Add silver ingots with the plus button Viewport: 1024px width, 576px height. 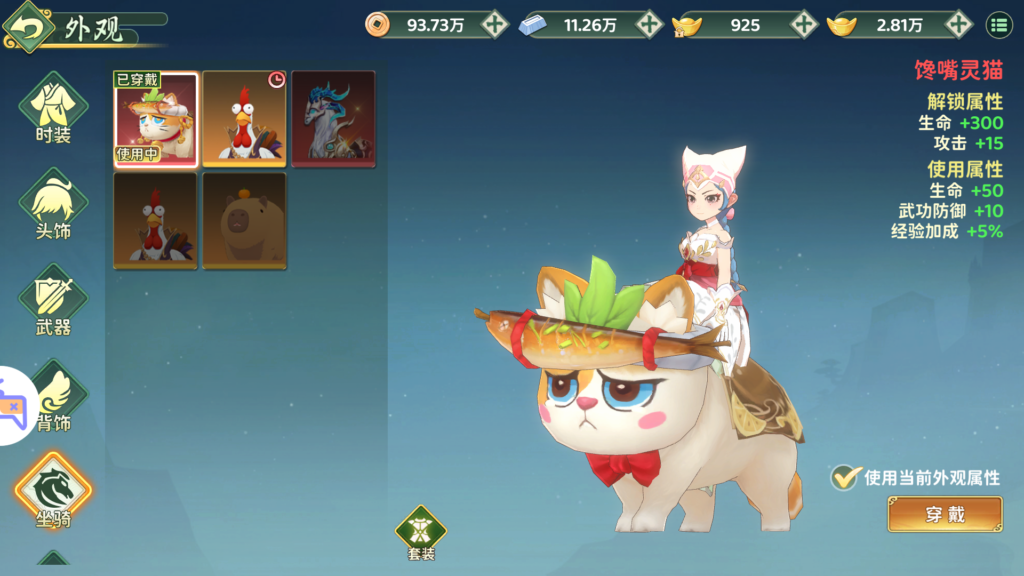point(649,25)
